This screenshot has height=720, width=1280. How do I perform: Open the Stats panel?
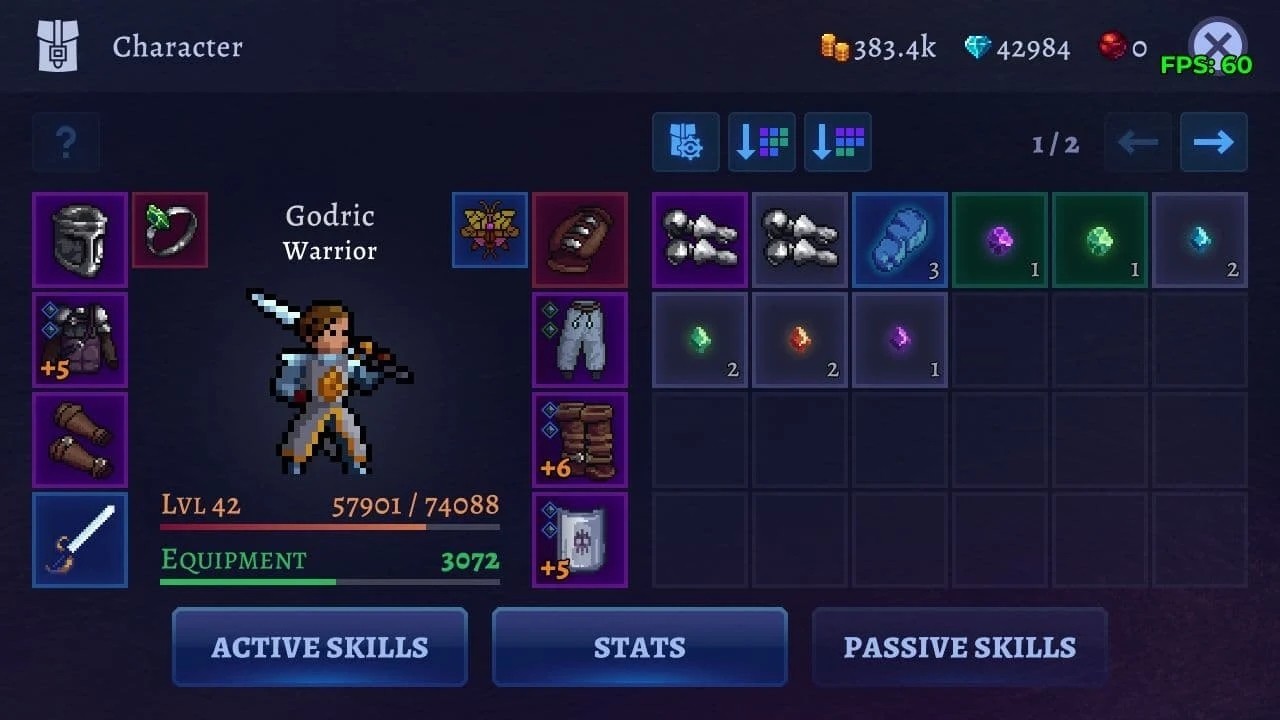point(640,647)
